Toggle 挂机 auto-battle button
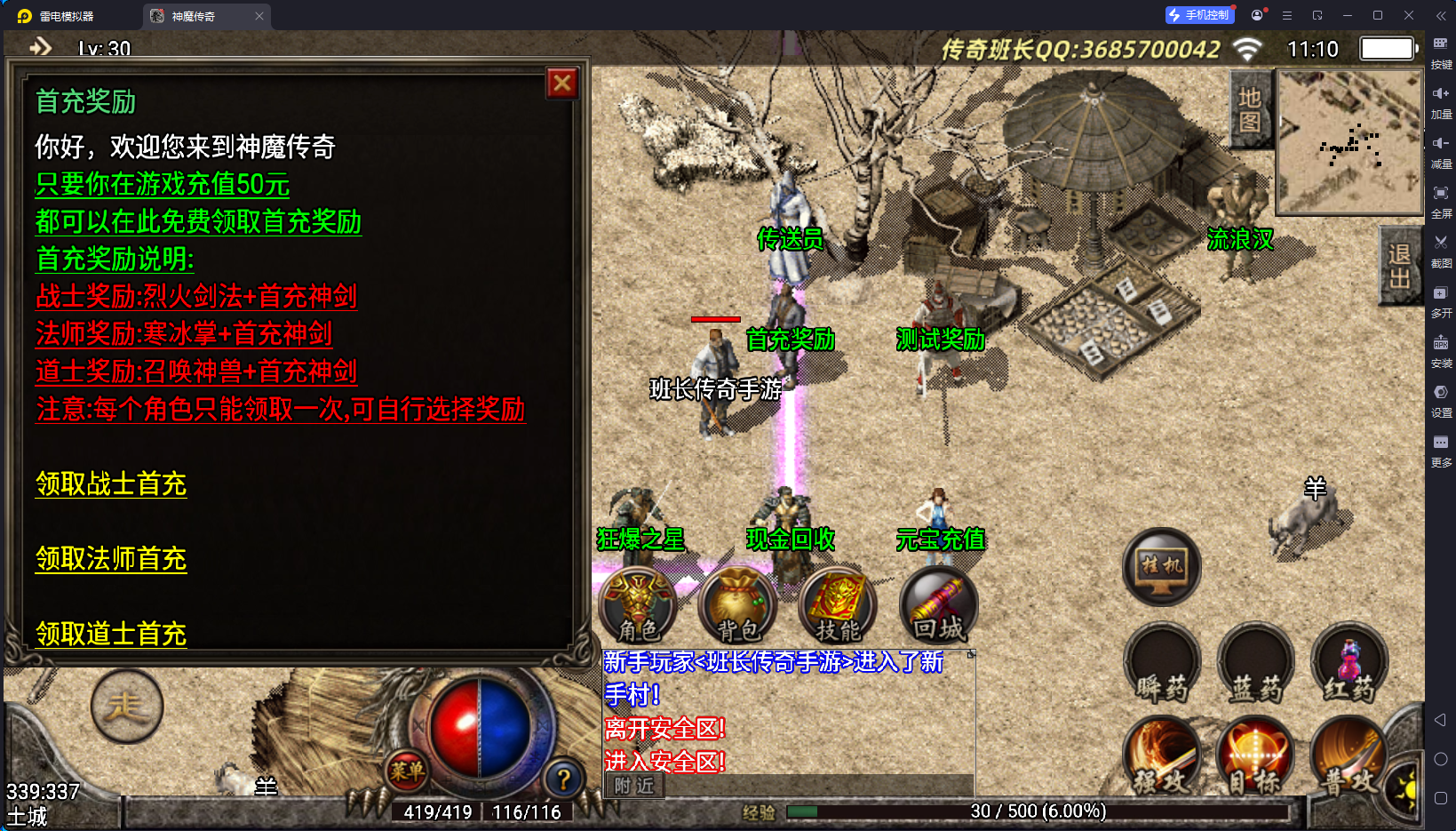 click(1162, 567)
